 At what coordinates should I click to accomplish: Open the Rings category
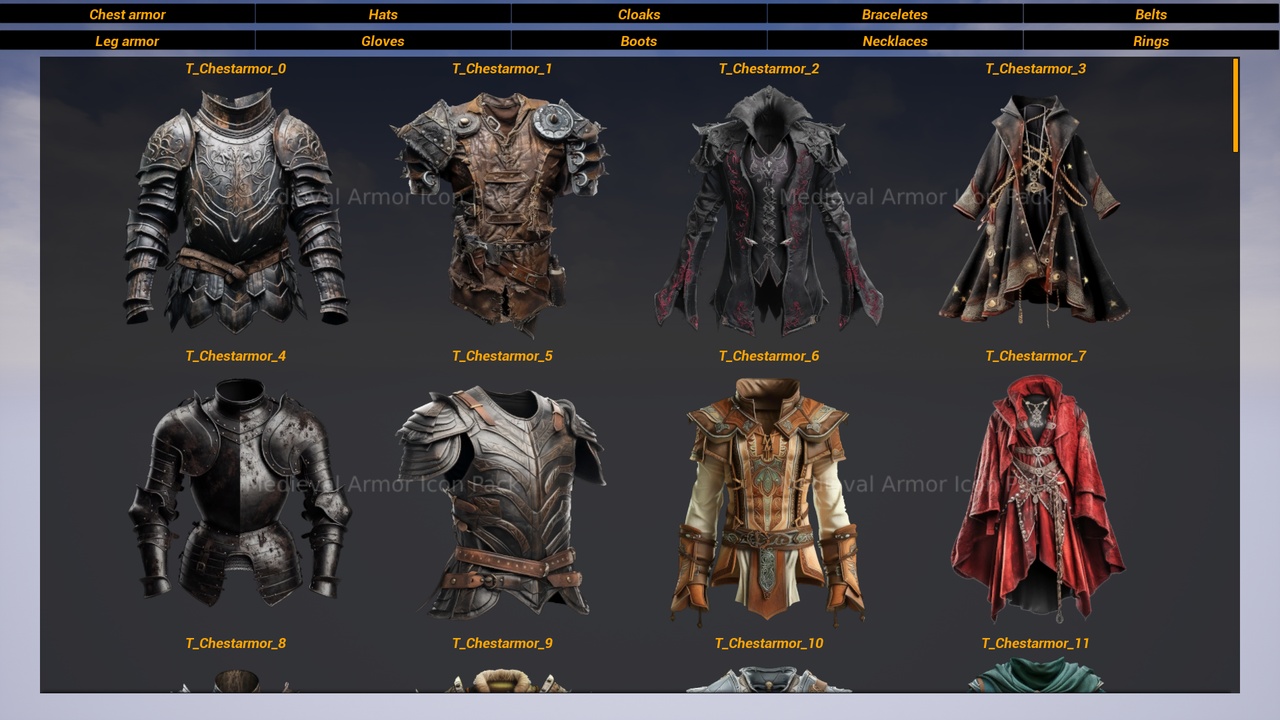[x=1151, y=41]
